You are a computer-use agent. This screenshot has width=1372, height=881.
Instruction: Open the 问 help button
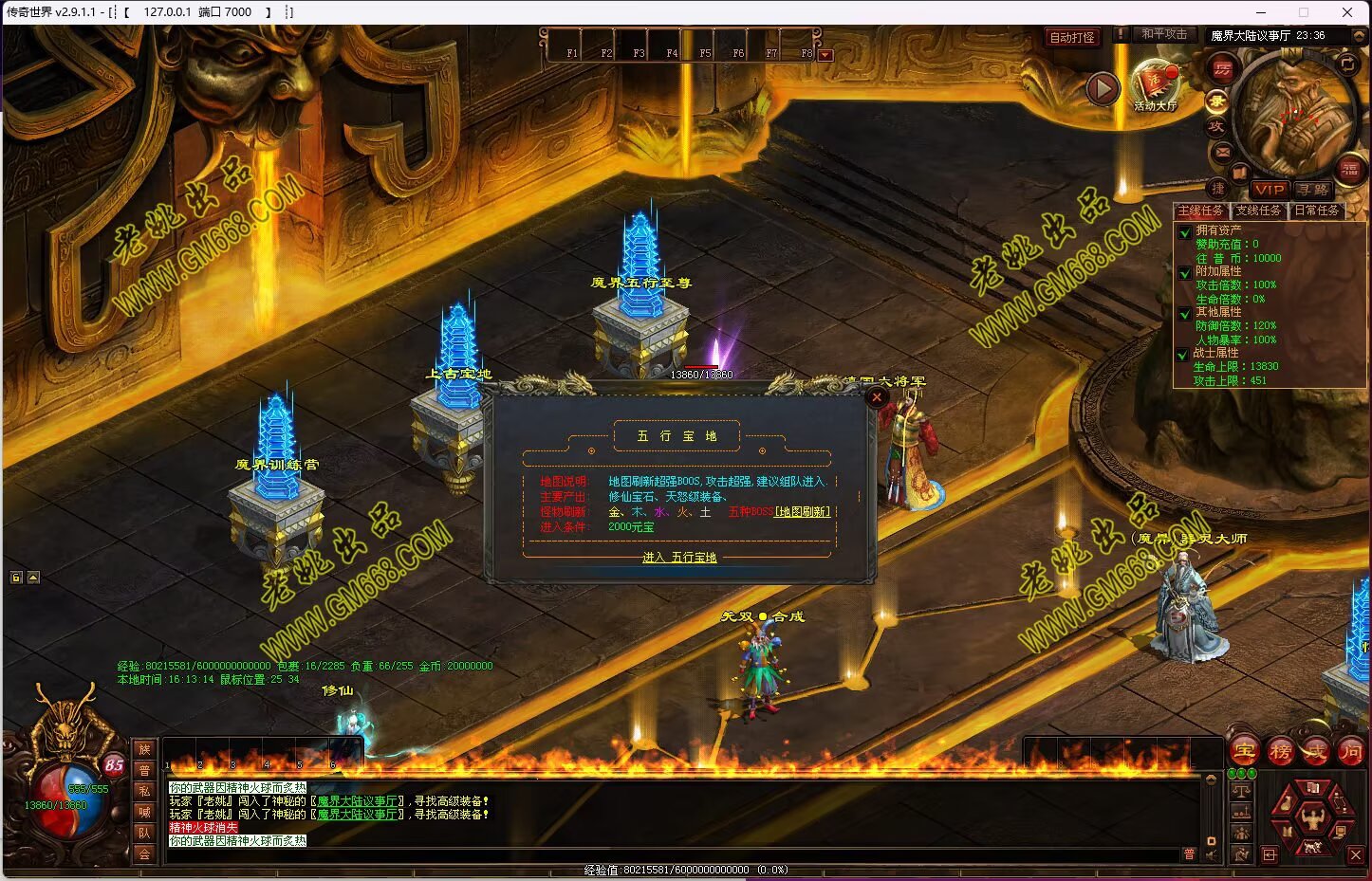[x=1350, y=752]
